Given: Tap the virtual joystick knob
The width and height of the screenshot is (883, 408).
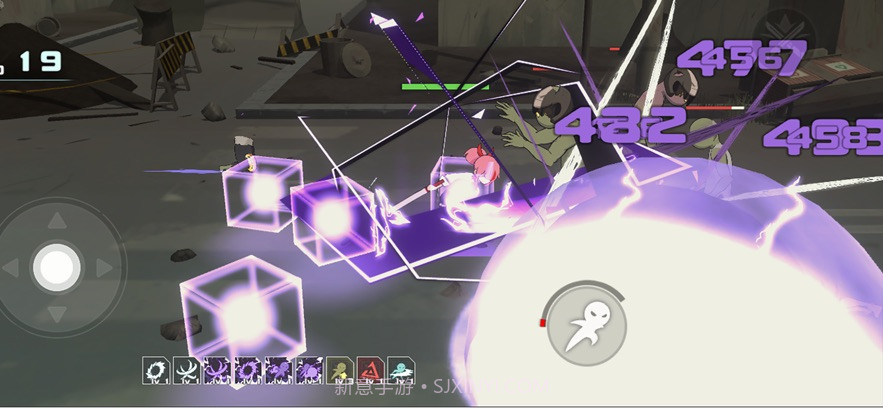Looking at the screenshot, I should click(57, 267).
